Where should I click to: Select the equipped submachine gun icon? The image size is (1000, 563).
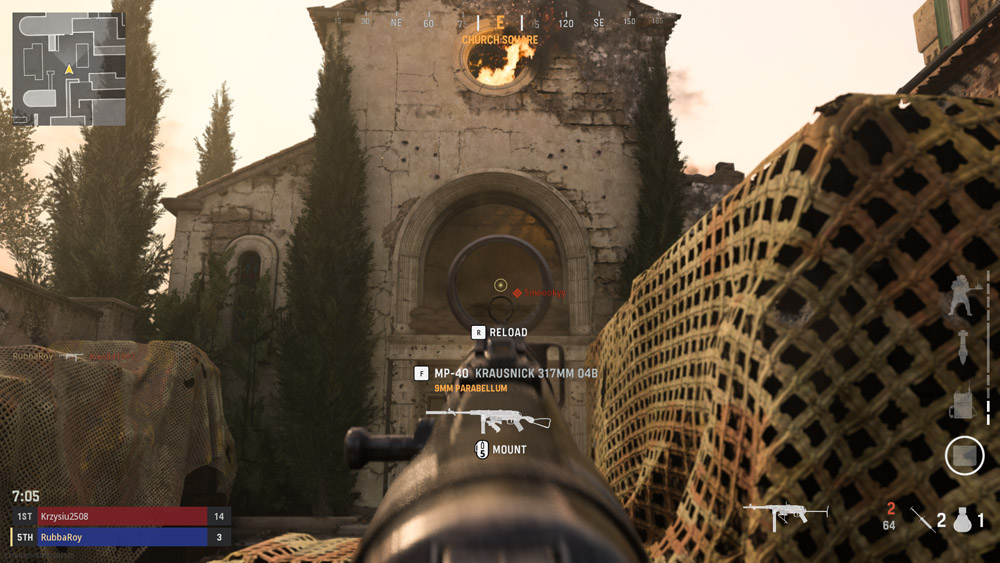(786, 515)
